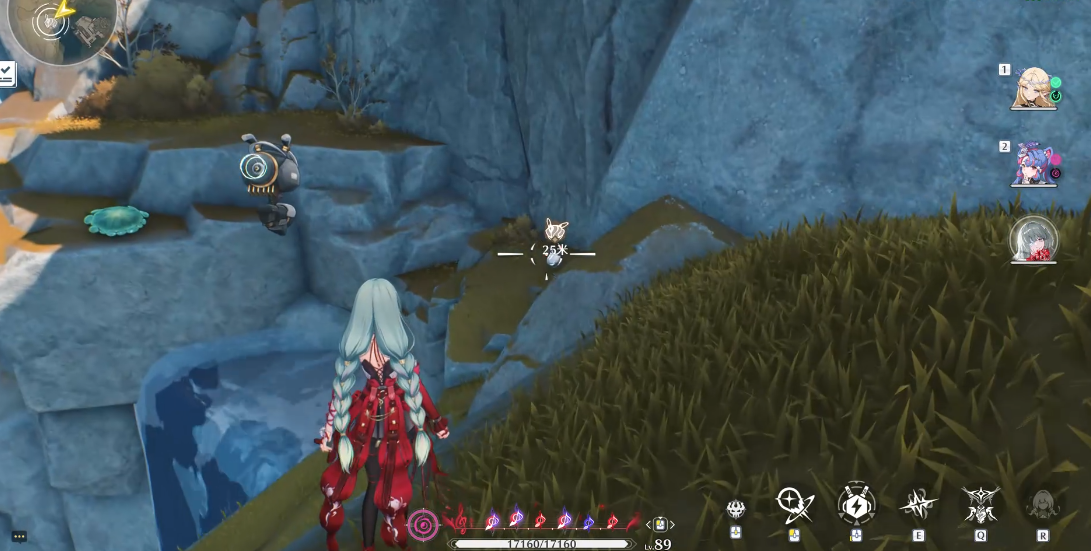Viewport: 1091px width, 551px height.
Task: Switch to the blue-haired party character
Action: click(1033, 164)
